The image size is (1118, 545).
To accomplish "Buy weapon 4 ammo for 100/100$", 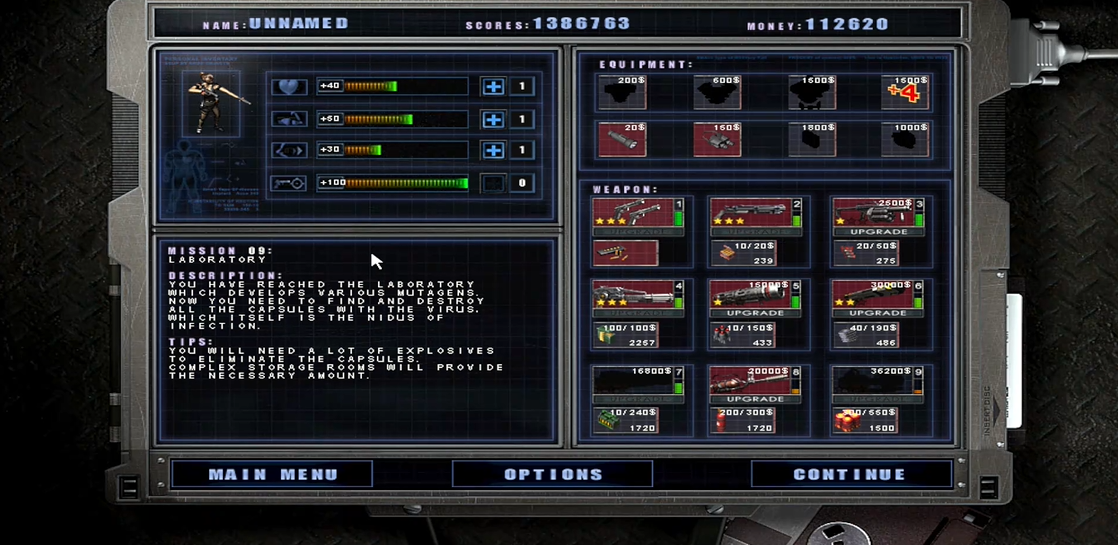I will pos(625,336).
